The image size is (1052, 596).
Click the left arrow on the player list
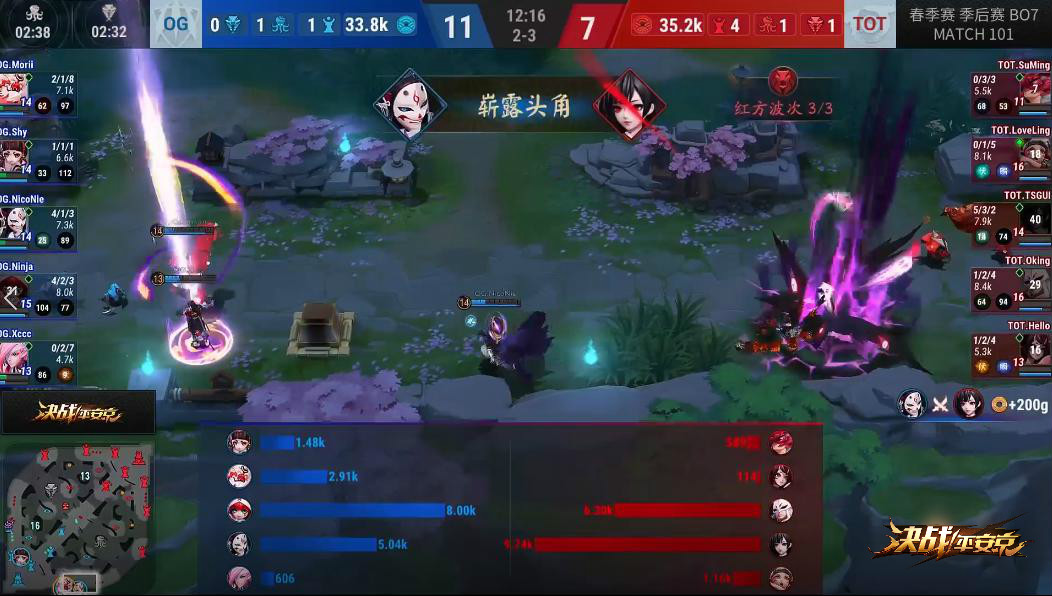coord(10,297)
